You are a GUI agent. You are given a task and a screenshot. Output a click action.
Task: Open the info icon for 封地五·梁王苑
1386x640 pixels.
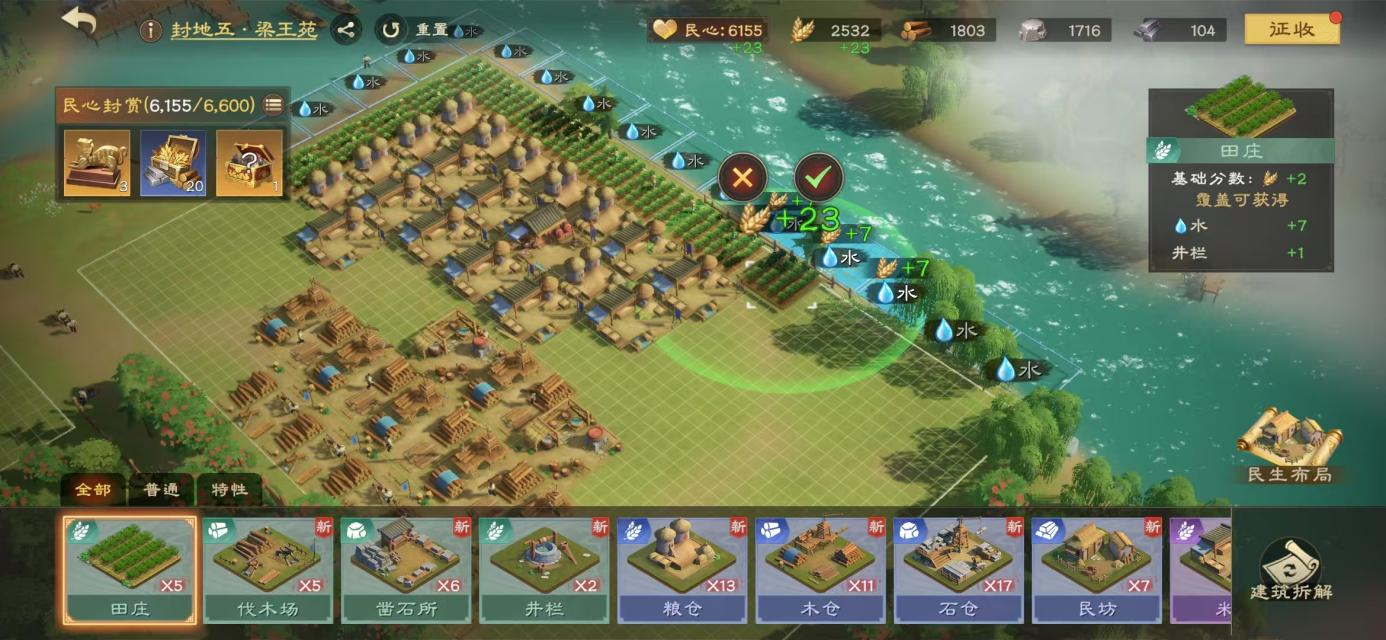tap(150, 30)
